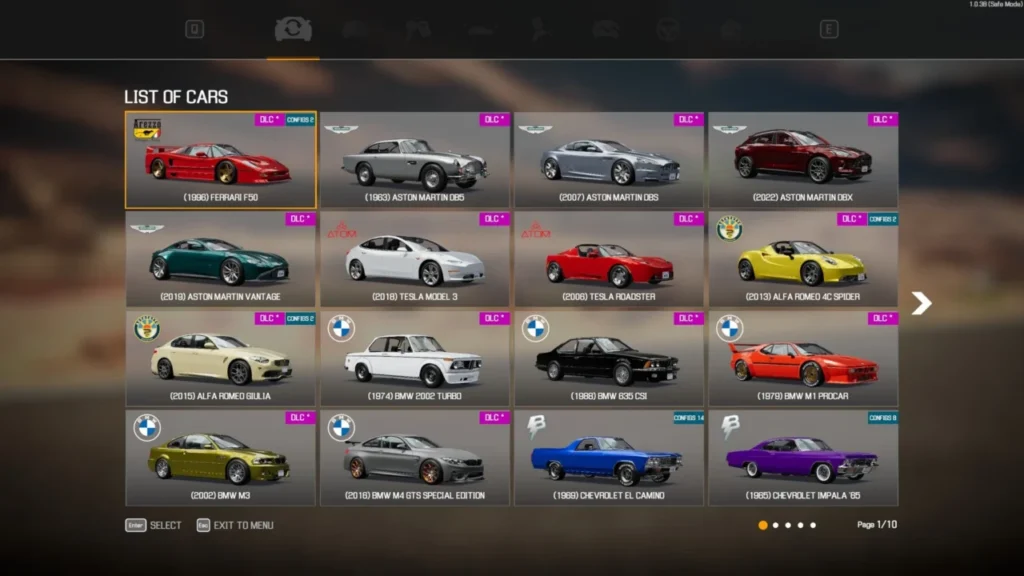This screenshot has width=1024, height=576.
Task: Select the 2015 Alfa Romeo Giulia
Action: (x=220, y=358)
